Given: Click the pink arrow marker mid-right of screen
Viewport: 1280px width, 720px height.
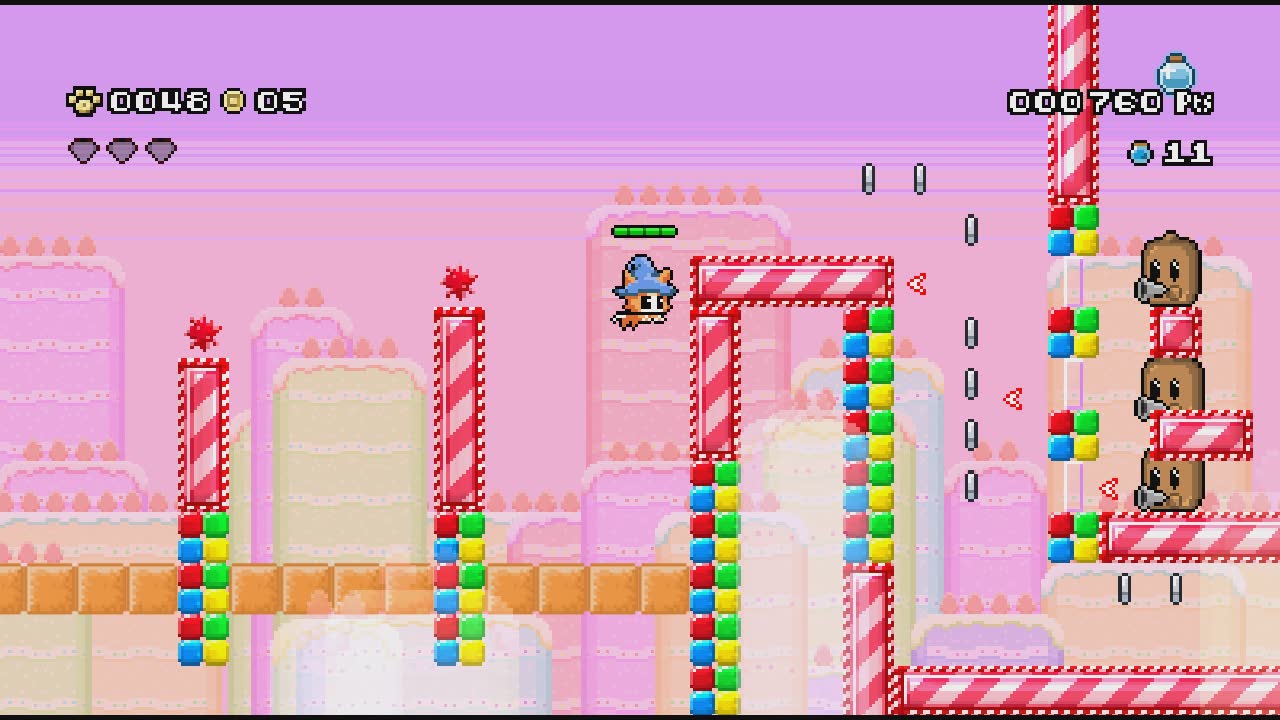Looking at the screenshot, I should point(1011,397).
